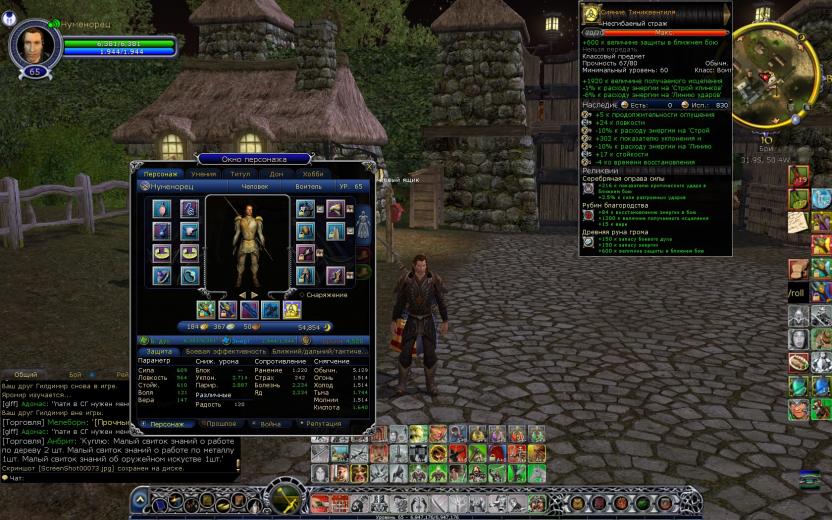The height and width of the screenshot is (520, 832).
Task: Select the yellow helmet equipment slot
Action: [292, 309]
